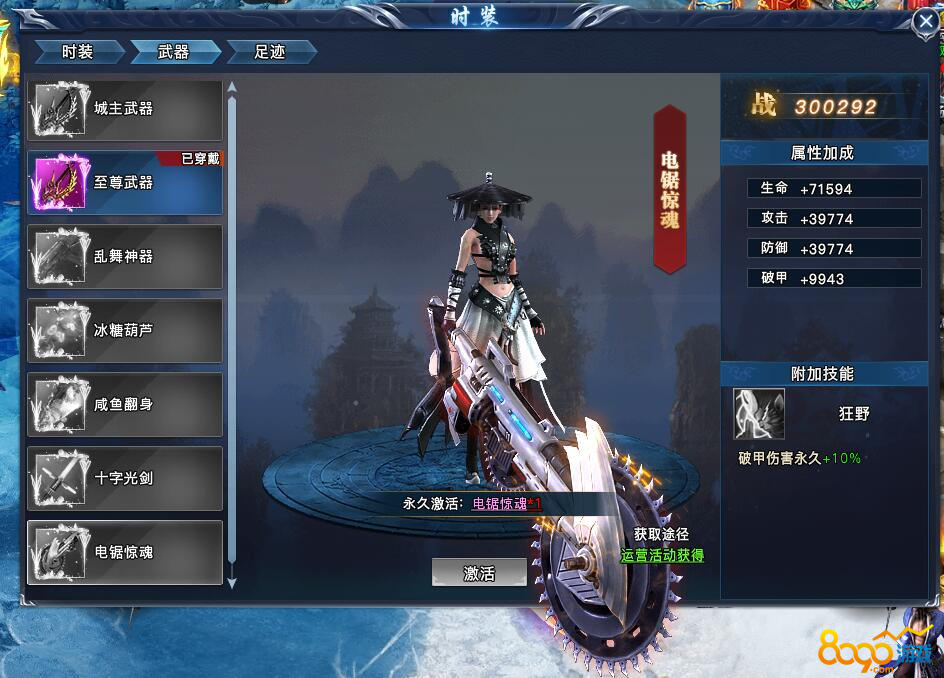
Task: Select the 冰糖葫芦 weapon skin
Action: click(x=125, y=330)
